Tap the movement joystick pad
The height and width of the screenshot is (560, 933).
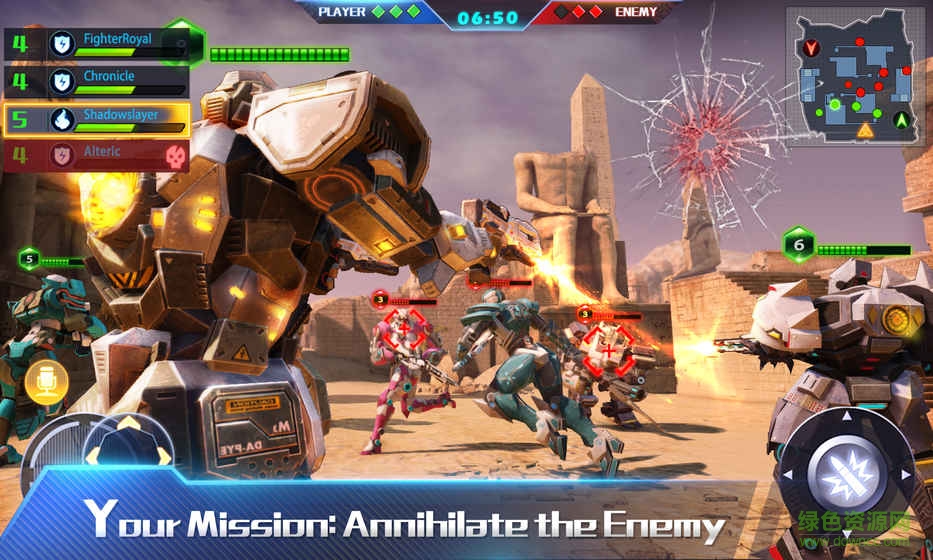[x=126, y=458]
